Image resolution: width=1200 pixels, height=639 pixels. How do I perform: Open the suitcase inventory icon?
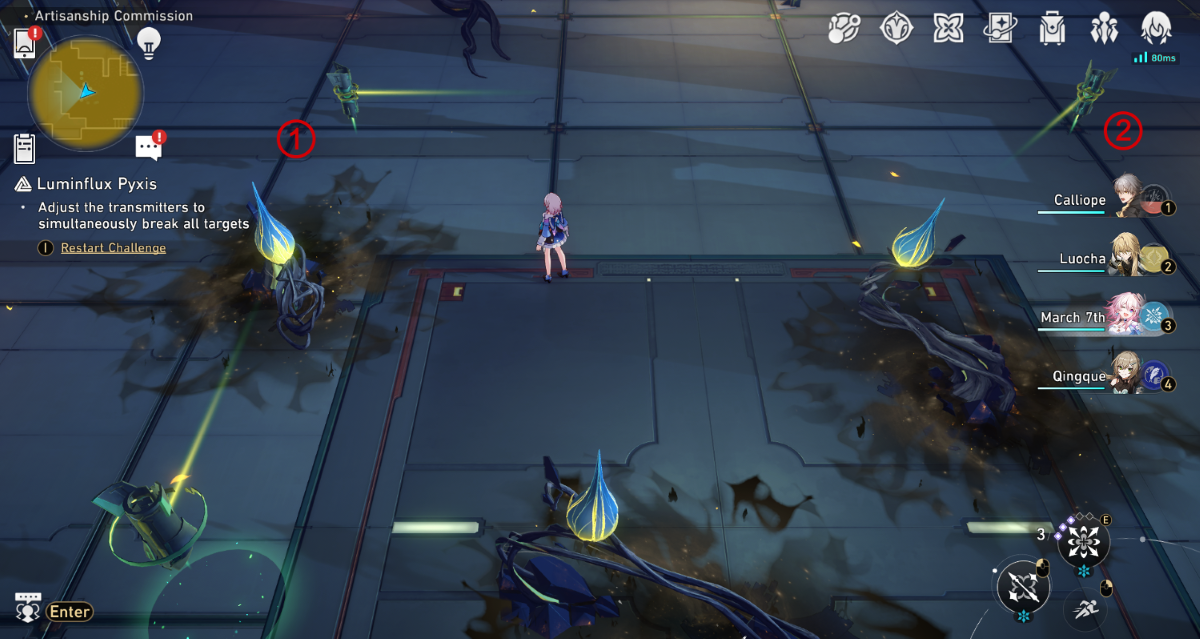click(1052, 29)
